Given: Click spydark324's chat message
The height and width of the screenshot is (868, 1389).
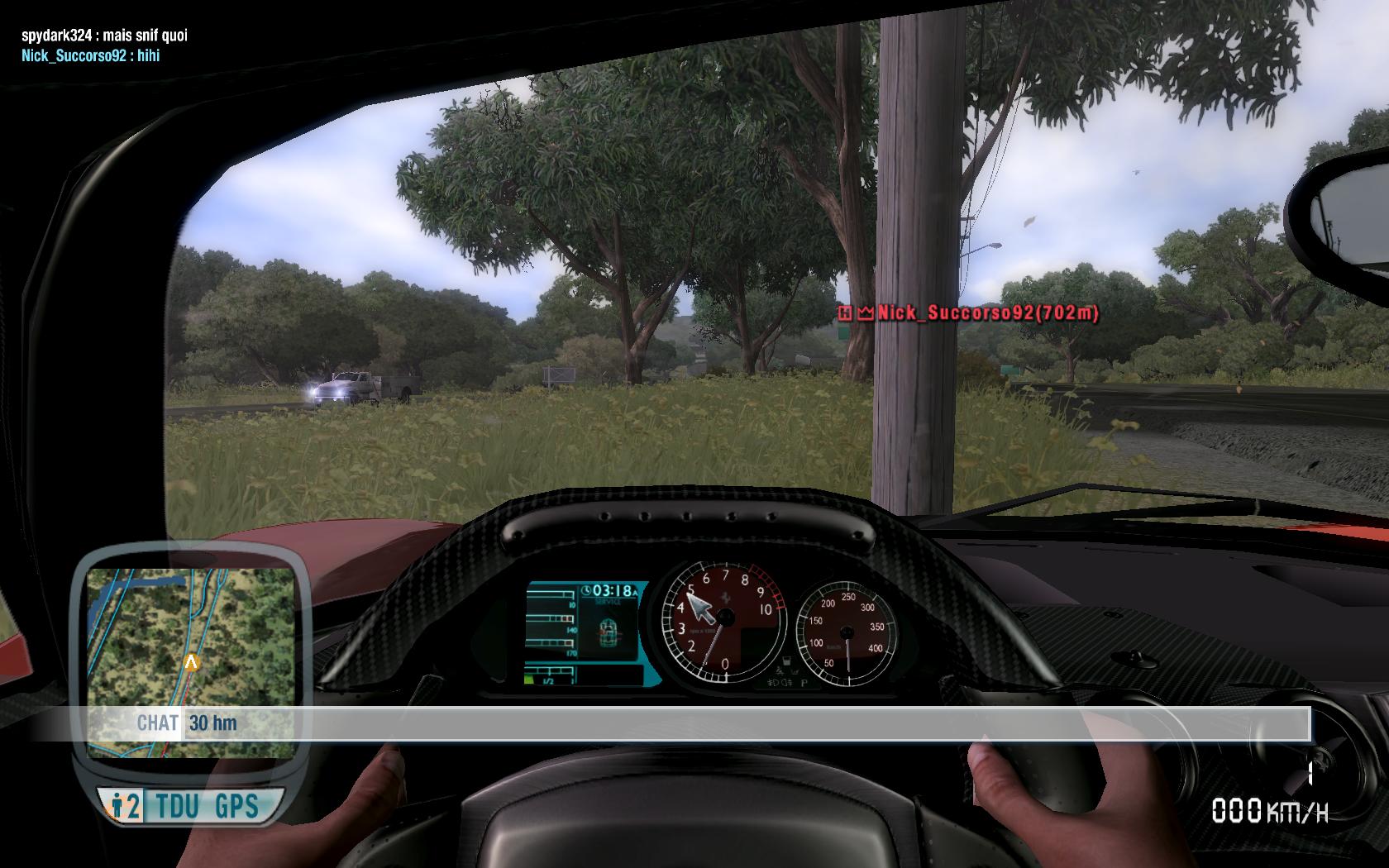Looking at the screenshot, I should pyautogui.click(x=105, y=36).
